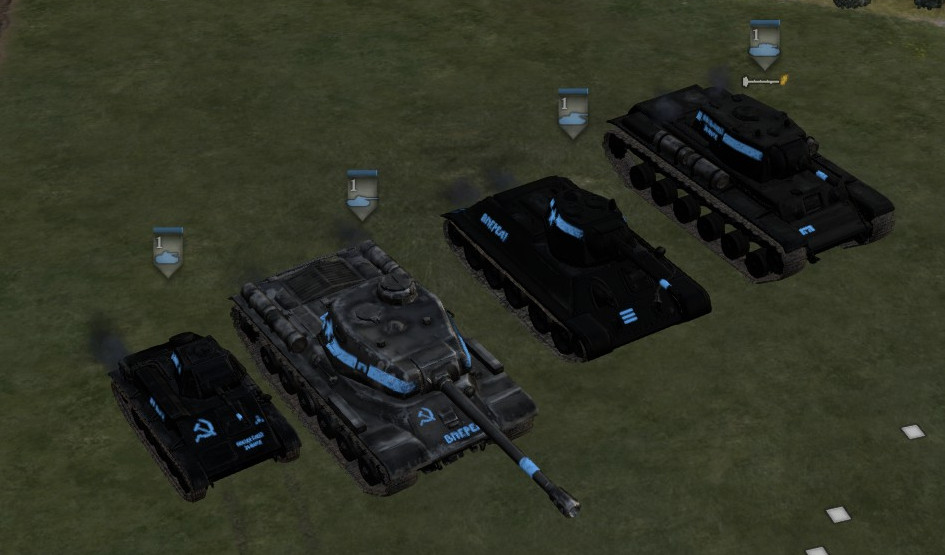Choose the T-34 tank's unit shield icon
Screen dimensions: 945x555
(573, 113)
